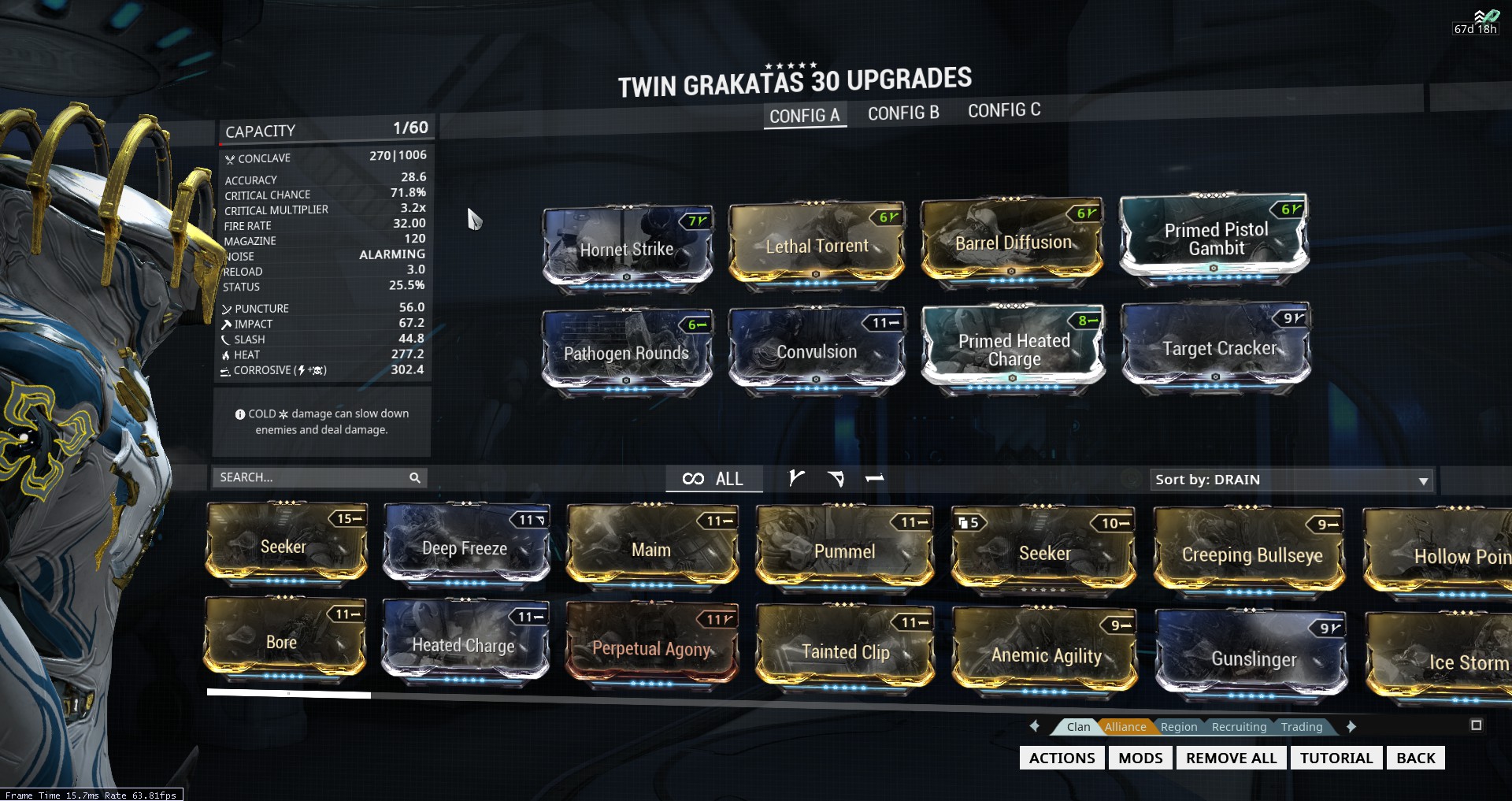Click the equipped Pathogen Rounds mod
This screenshot has height=801, width=1512.
pos(627,352)
